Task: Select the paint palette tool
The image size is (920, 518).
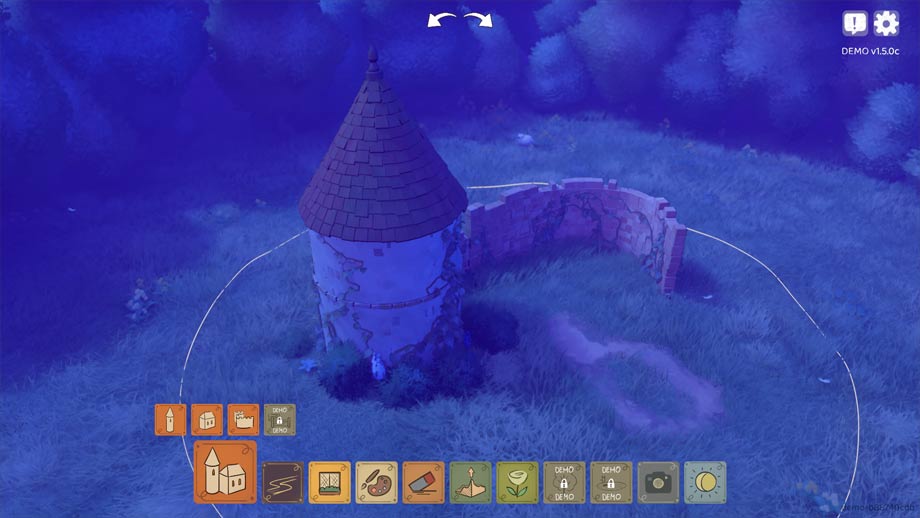Action: [x=377, y=482]
